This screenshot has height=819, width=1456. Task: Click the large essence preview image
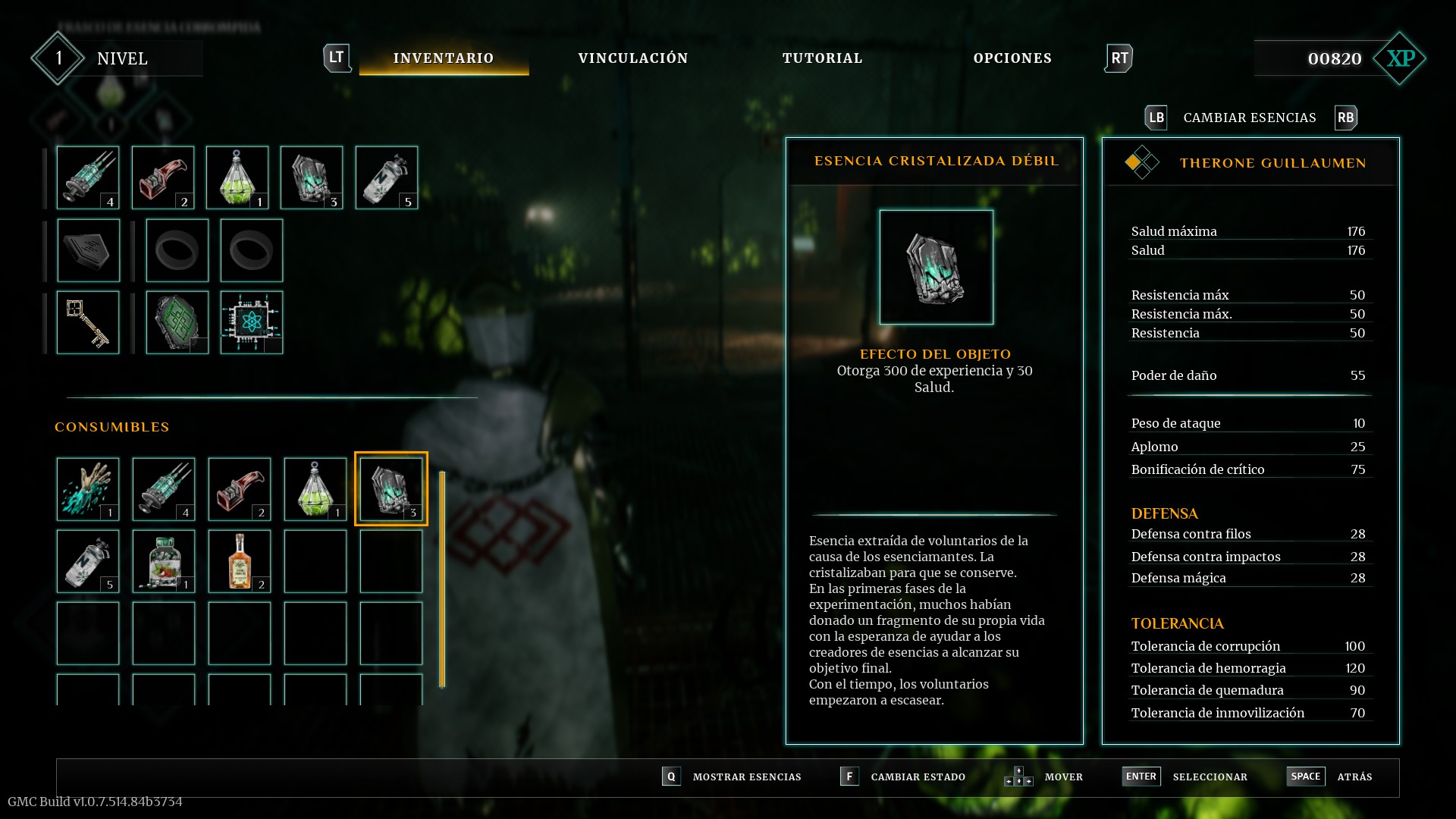click(x=936, y=267)
